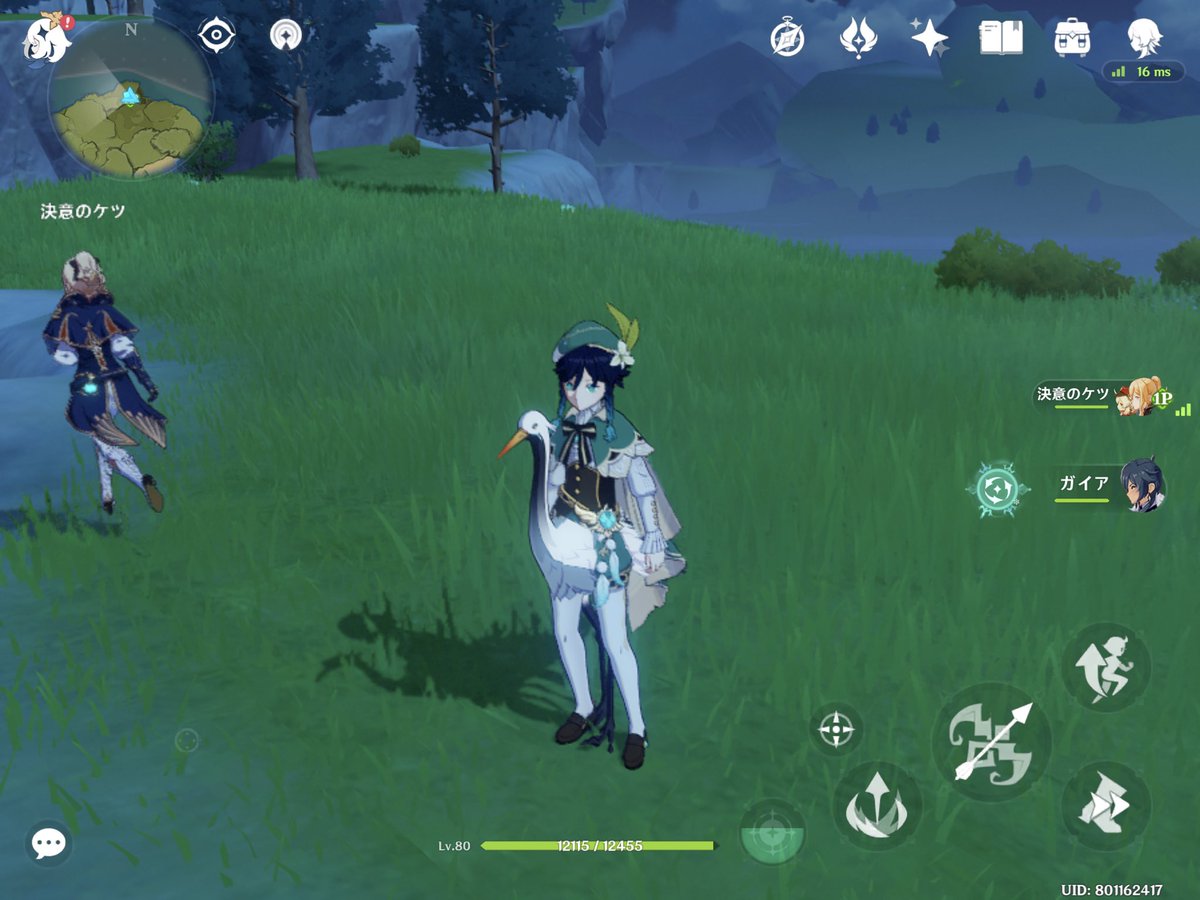Fire the bow normal attack button
This screenshot has height=900, width=1200.
991,742
